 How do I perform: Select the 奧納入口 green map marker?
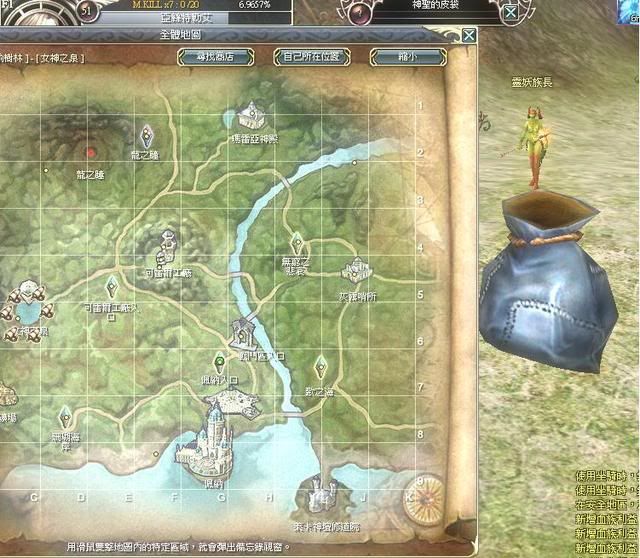tap(219, 361)
